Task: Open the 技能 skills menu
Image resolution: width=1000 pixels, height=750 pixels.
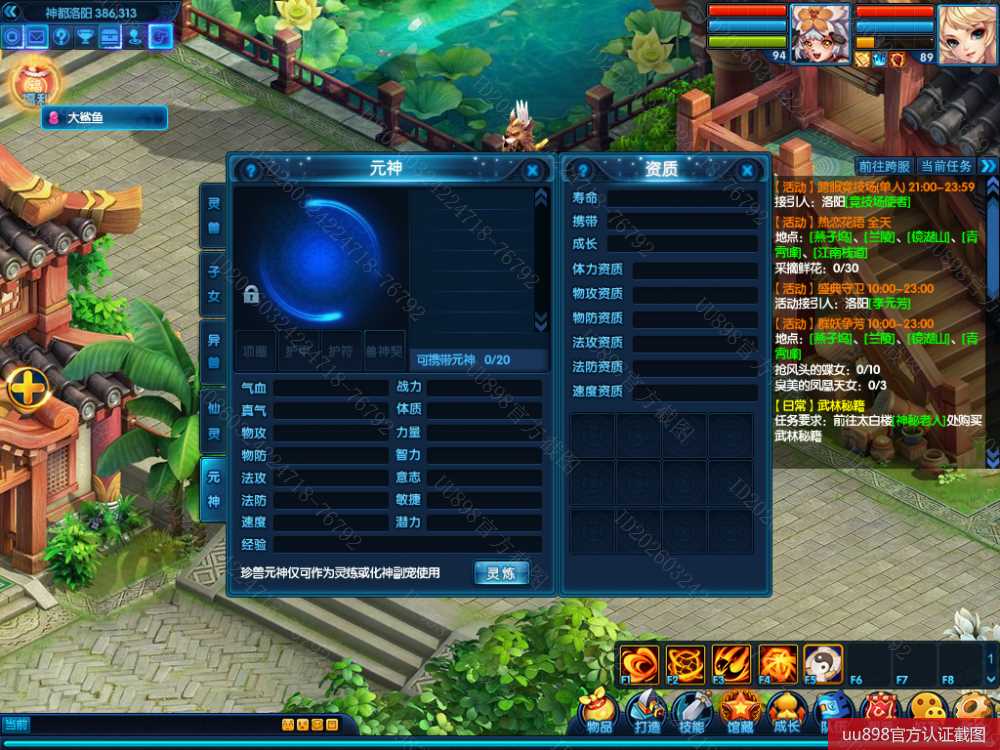Action: coord(691,713)
